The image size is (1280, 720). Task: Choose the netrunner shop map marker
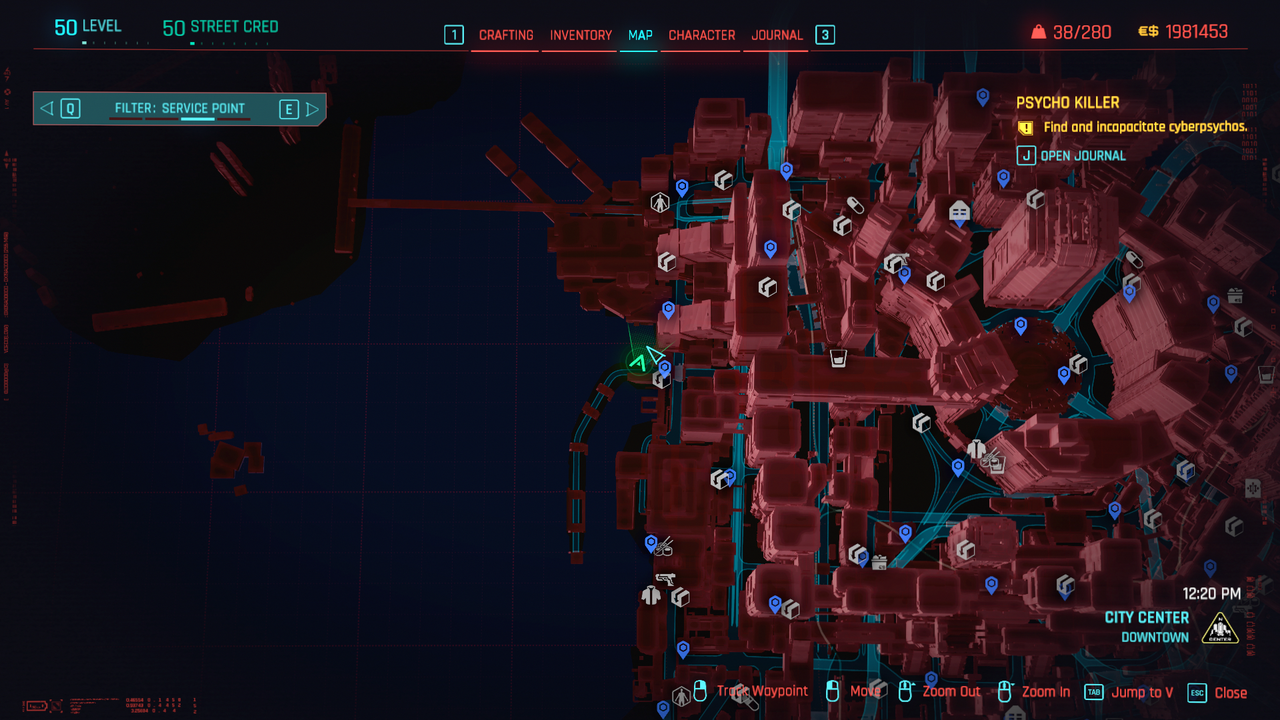click(959, 211)
